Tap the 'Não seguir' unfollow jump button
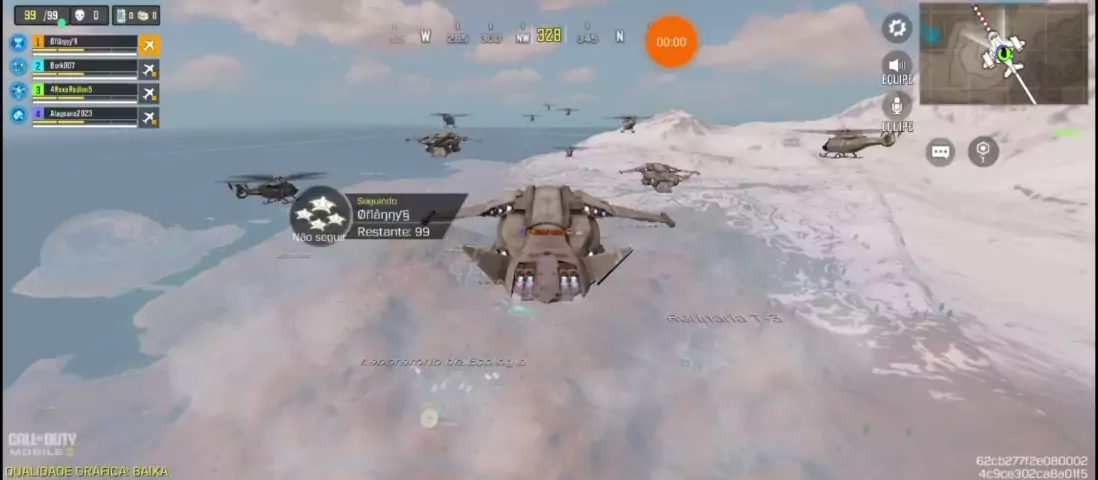 coord(320,214)
